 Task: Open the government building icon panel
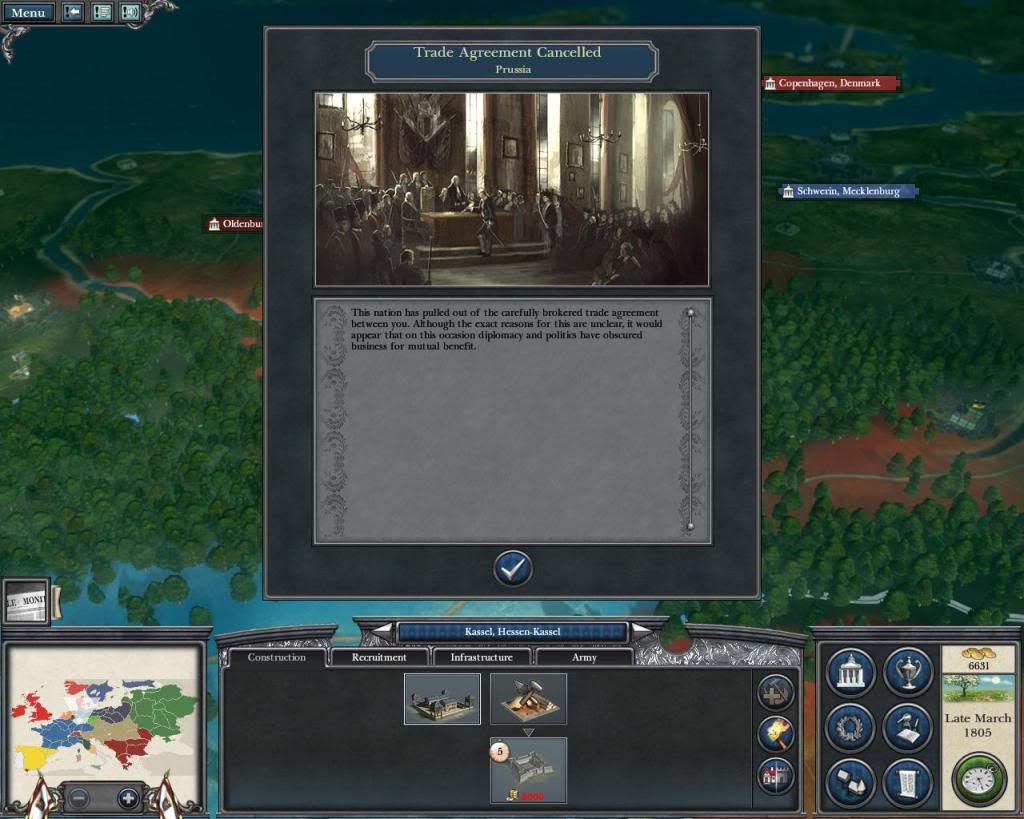click(x=851, y=673)
